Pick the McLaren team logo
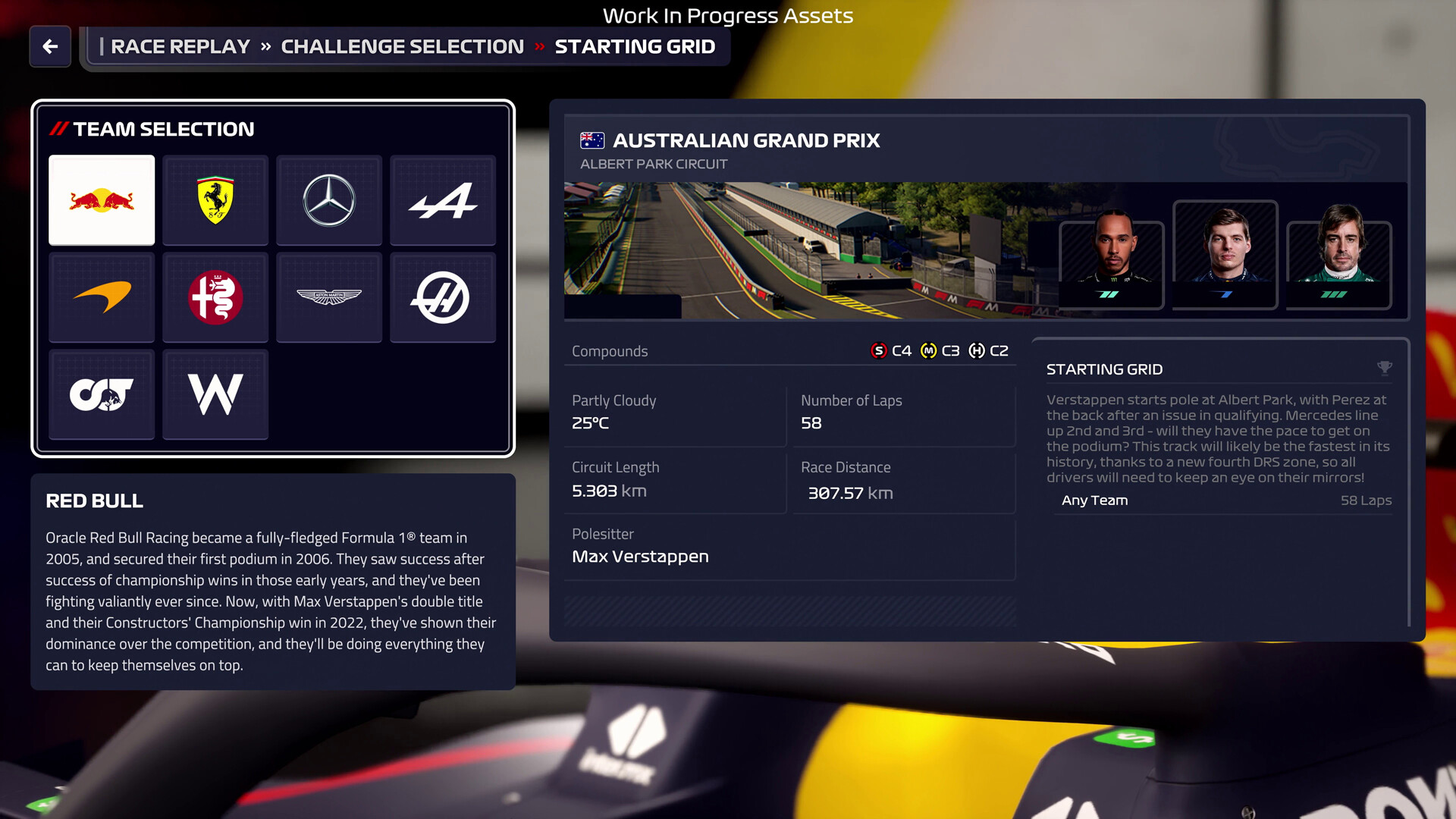The image size is (1456, 819). point(102,297)
